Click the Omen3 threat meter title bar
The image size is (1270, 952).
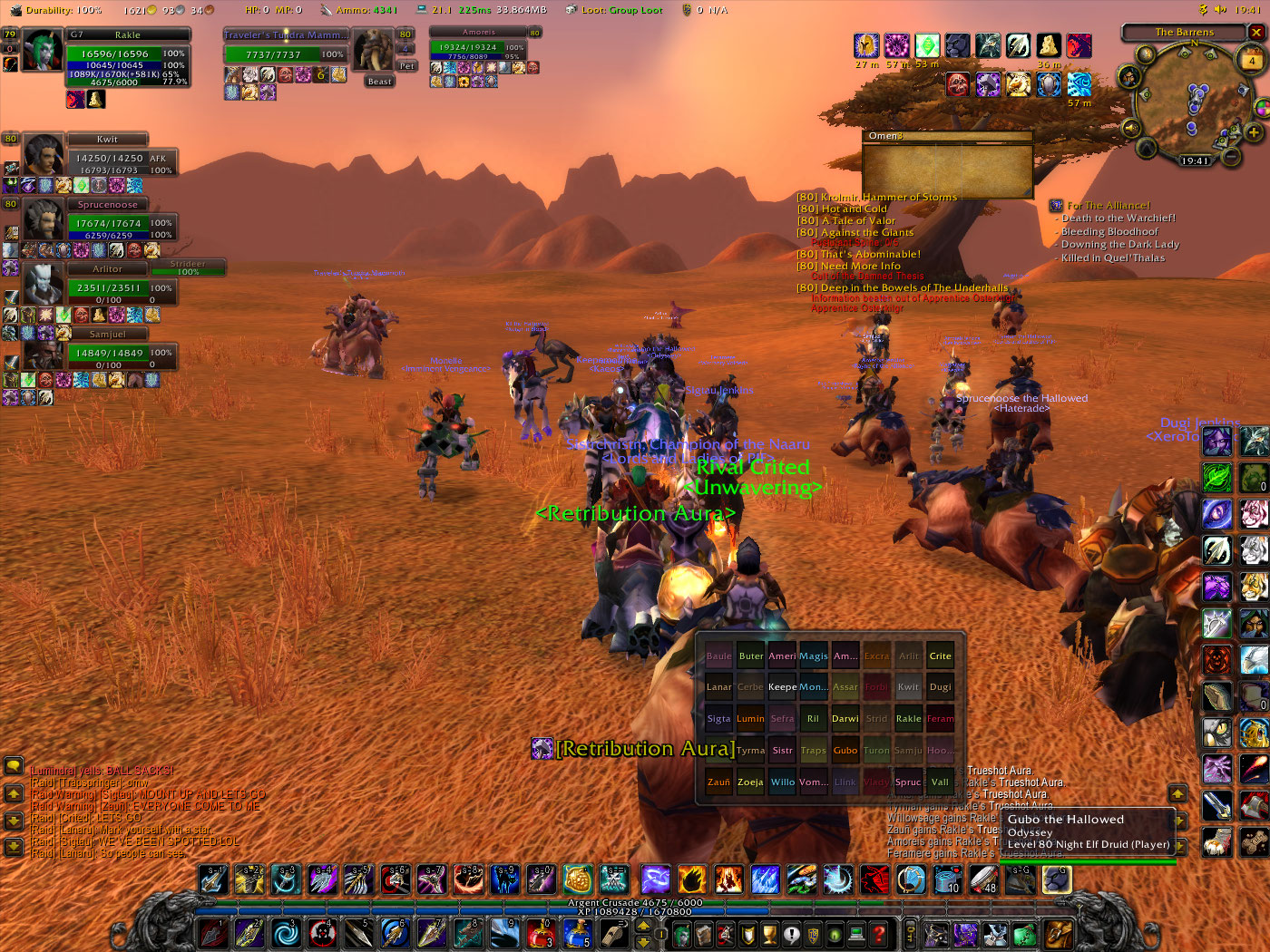[947, 136]
